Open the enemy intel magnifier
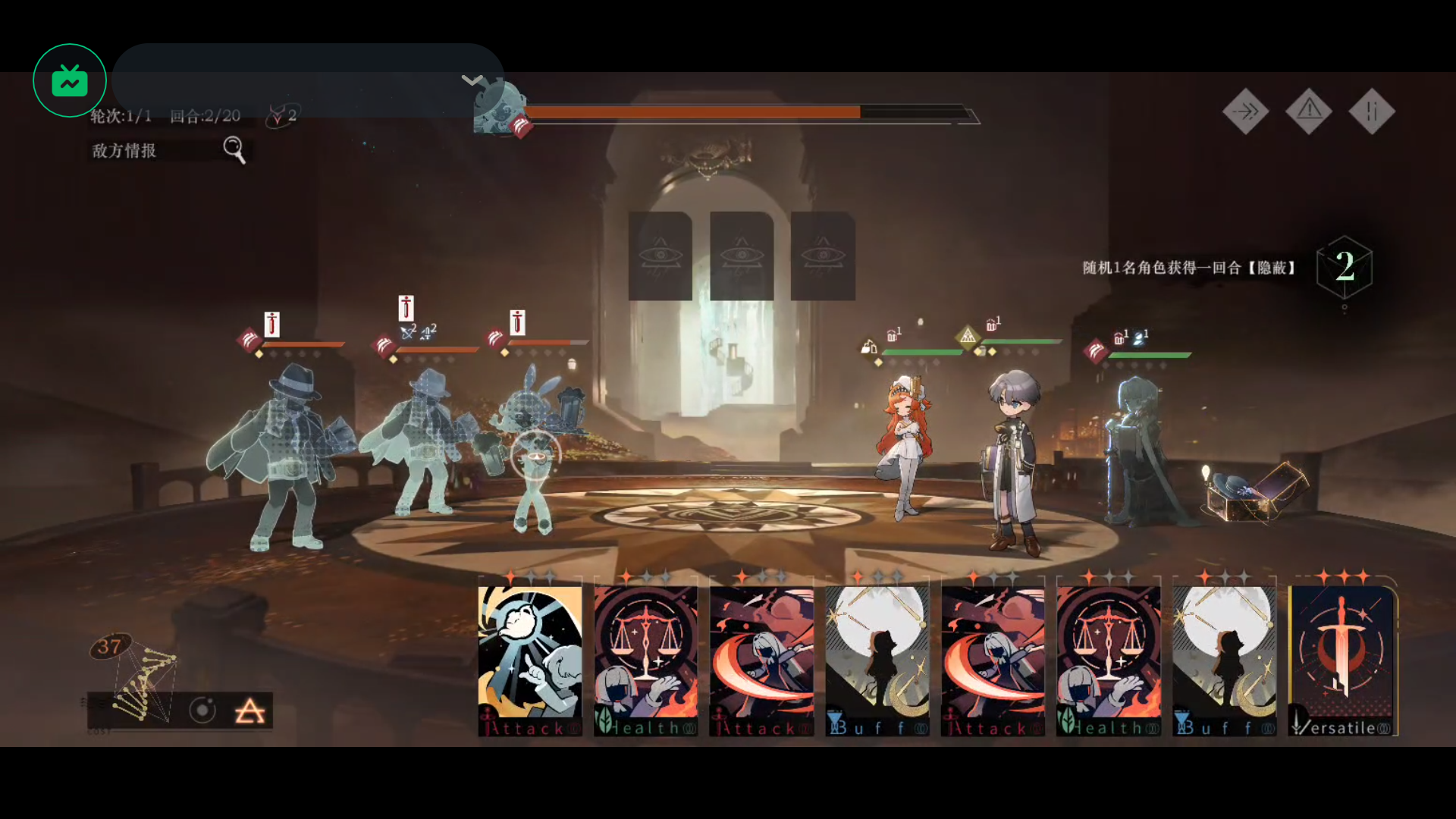Viewport: 1456px width, 819px height. click(x=234, y=149)
